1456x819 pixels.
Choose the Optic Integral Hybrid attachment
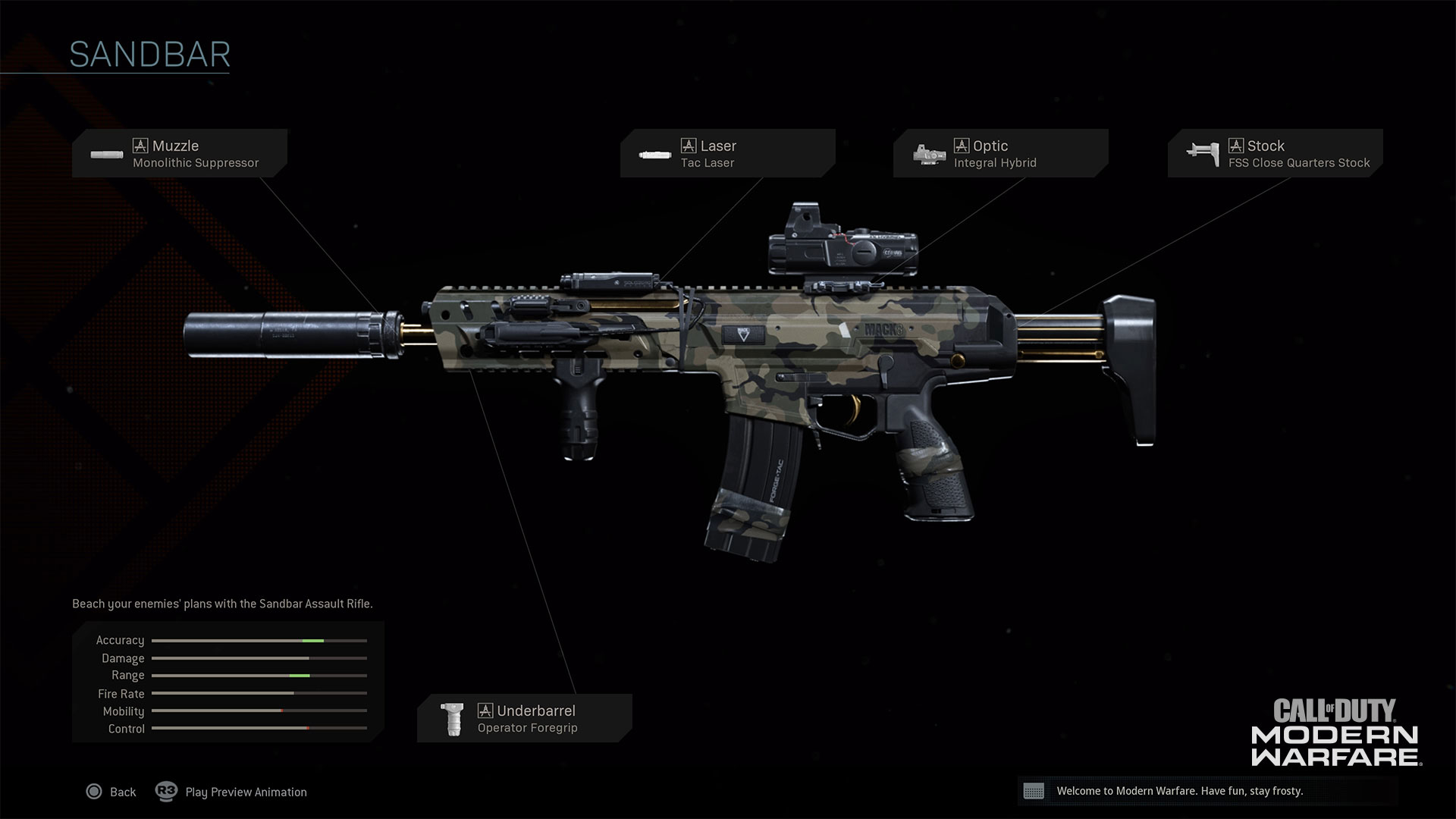tap(1000, 153)
